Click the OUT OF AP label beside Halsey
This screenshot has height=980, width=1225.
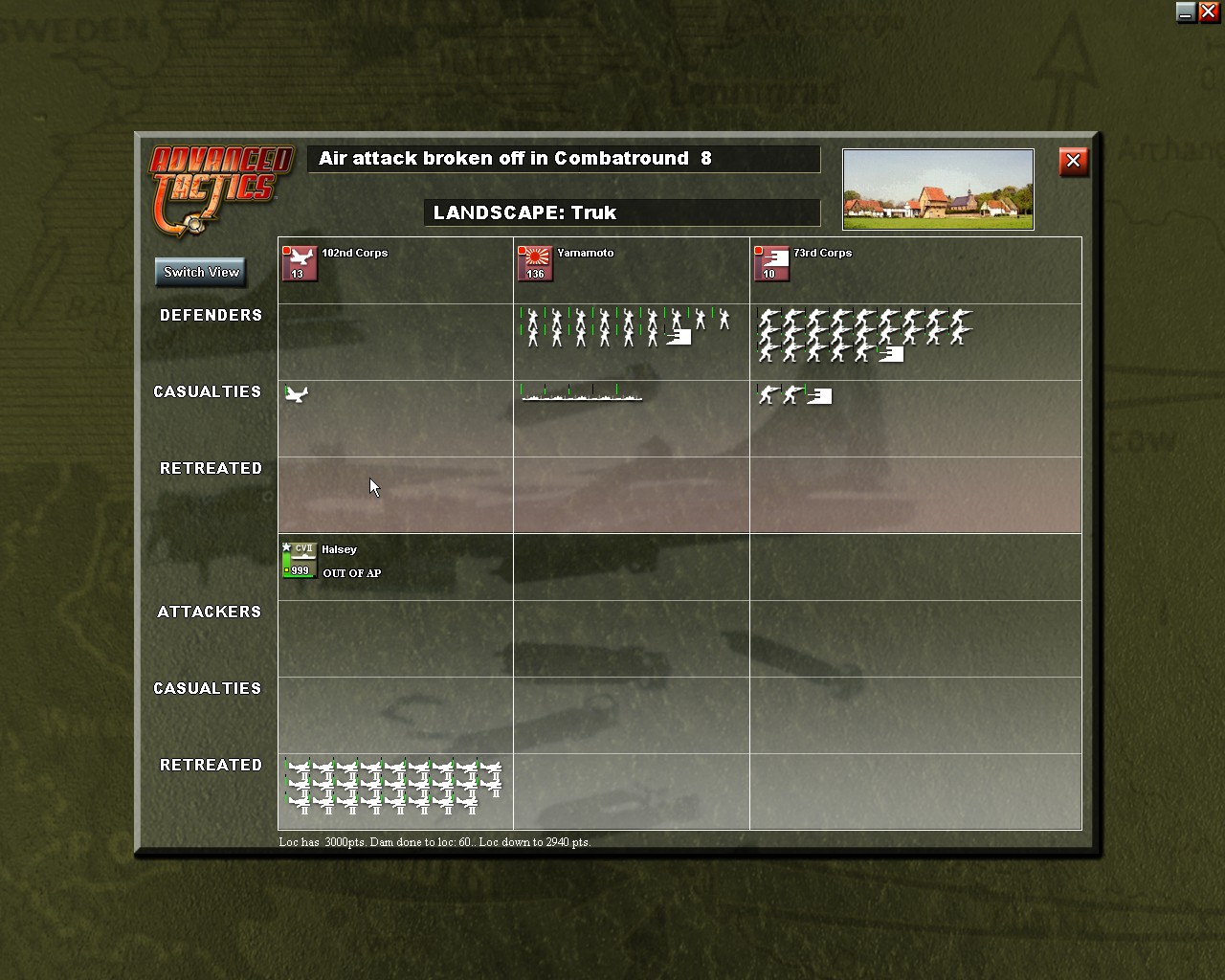pos(351,573)
